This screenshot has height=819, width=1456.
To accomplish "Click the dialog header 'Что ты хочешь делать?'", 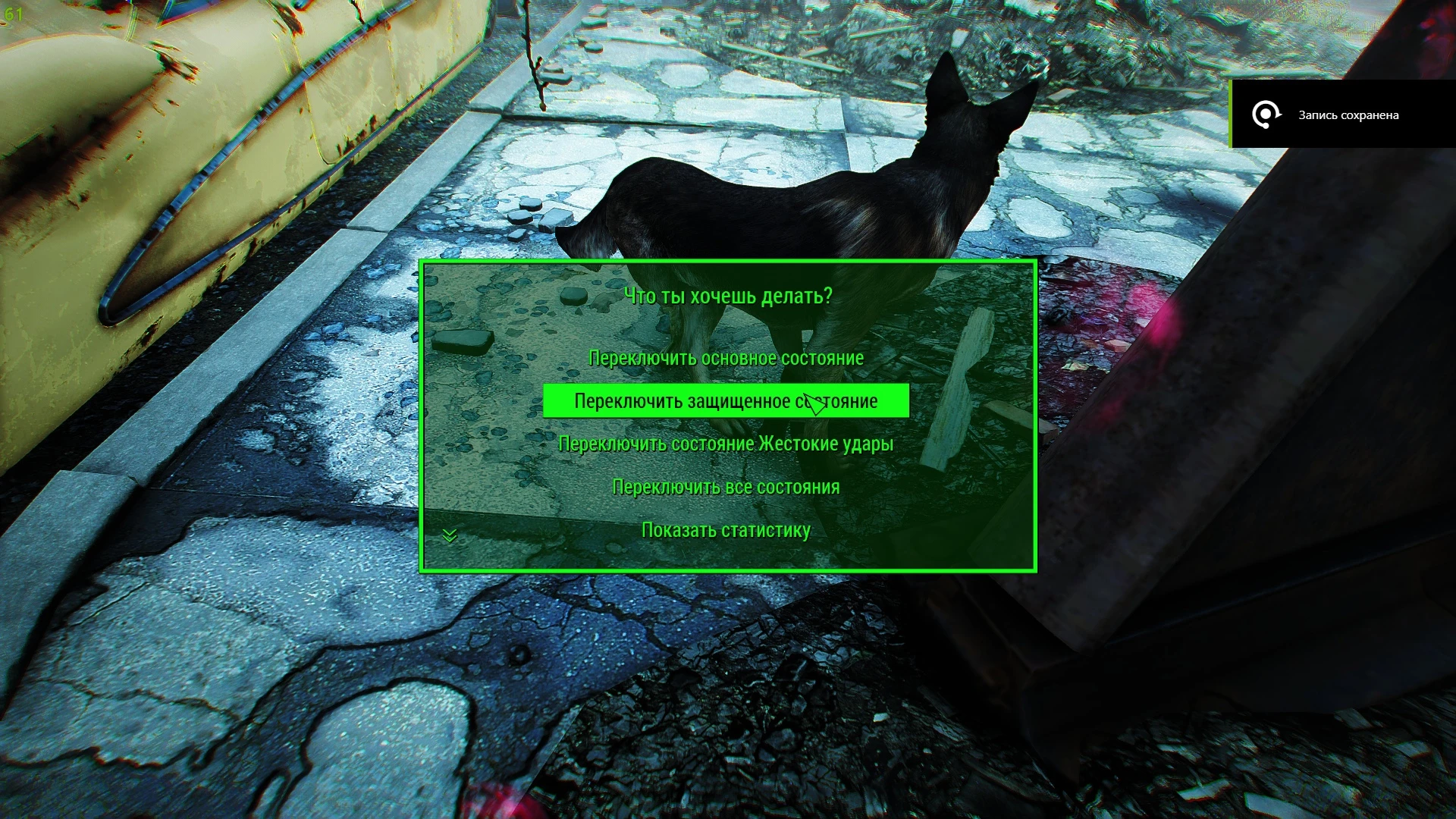I will click(x=727, y=297).
